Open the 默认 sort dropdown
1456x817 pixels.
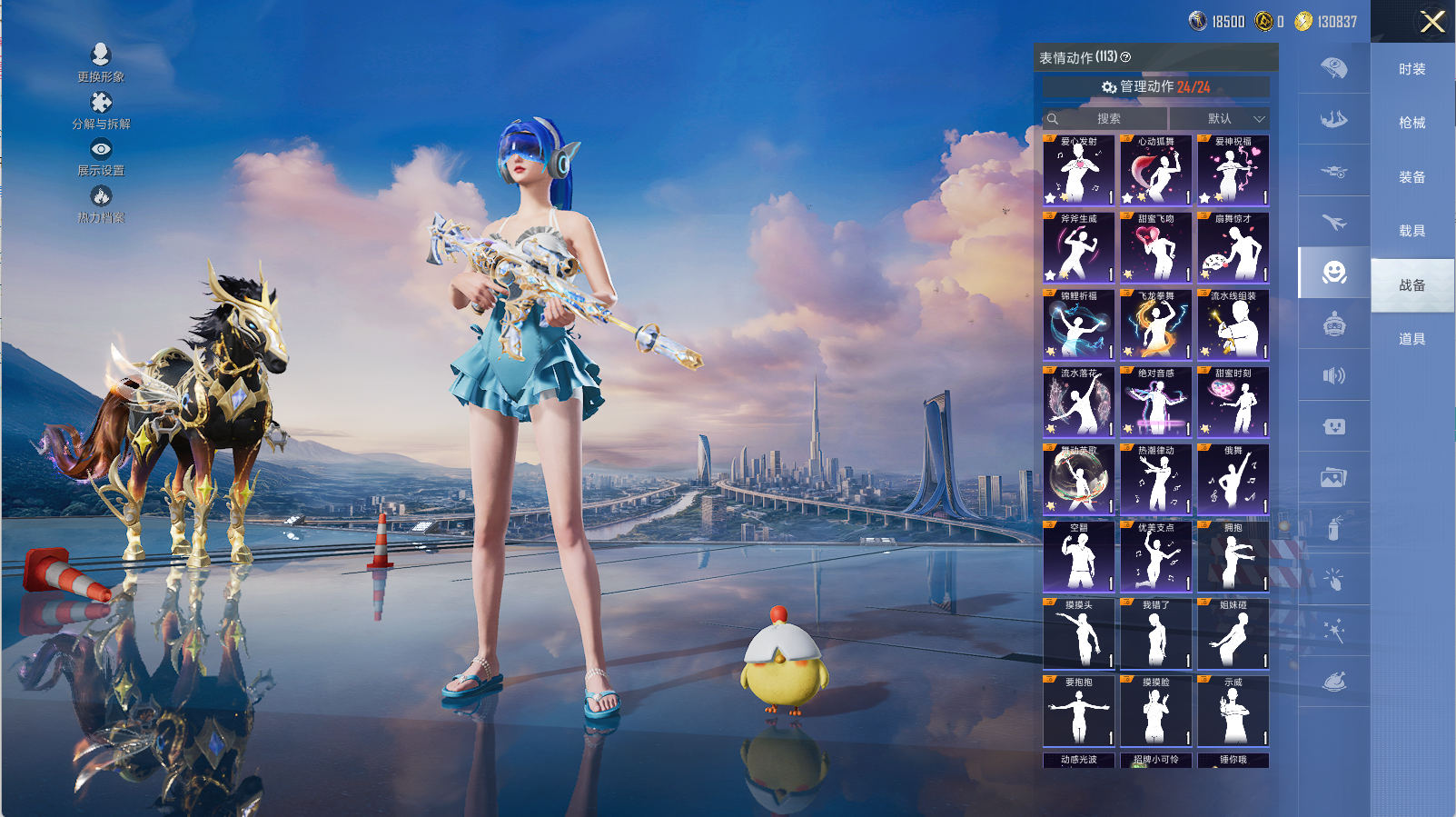click(1220, 118)
